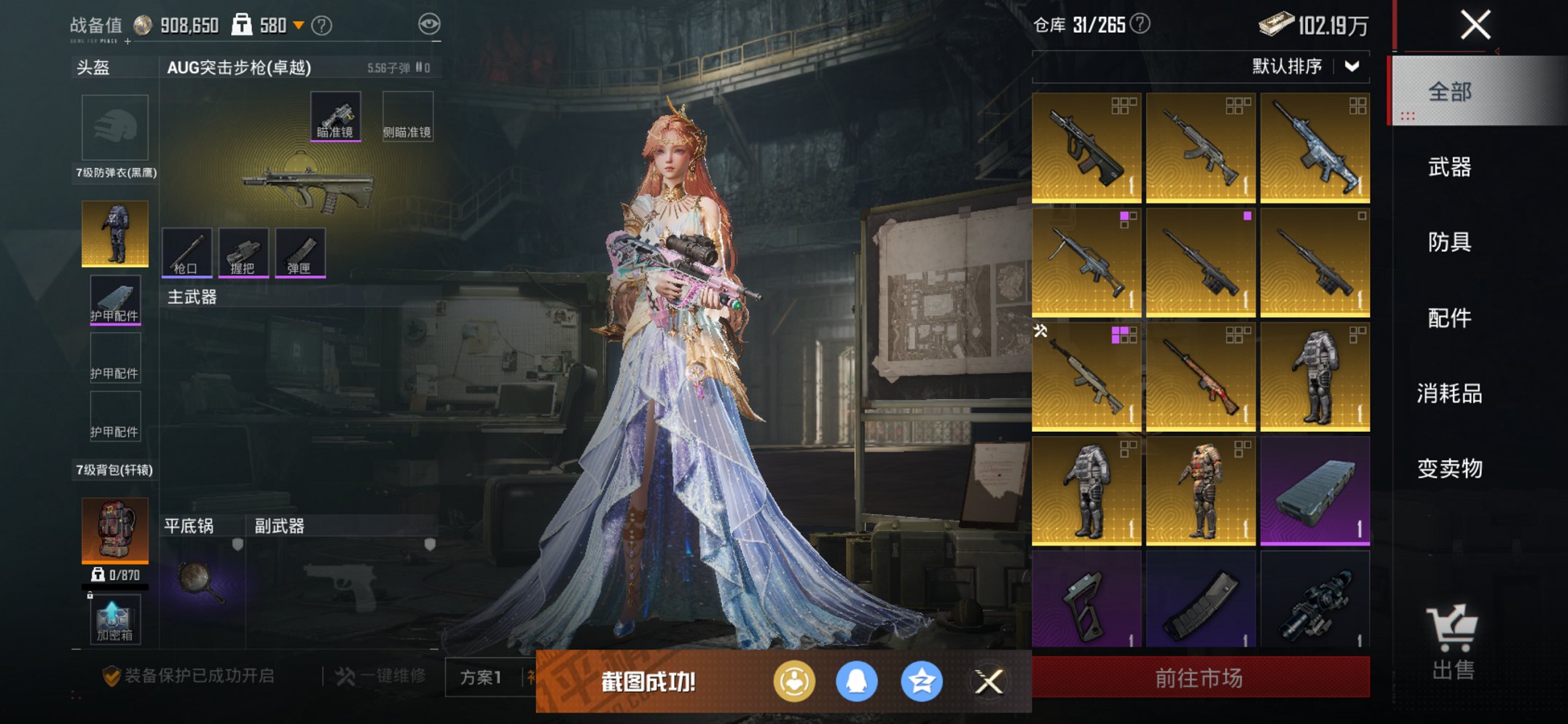Screen dimensions: 1568x724
Task: Open the 默认排序 sort dropdown
Action: click(x=1304, y=67)
